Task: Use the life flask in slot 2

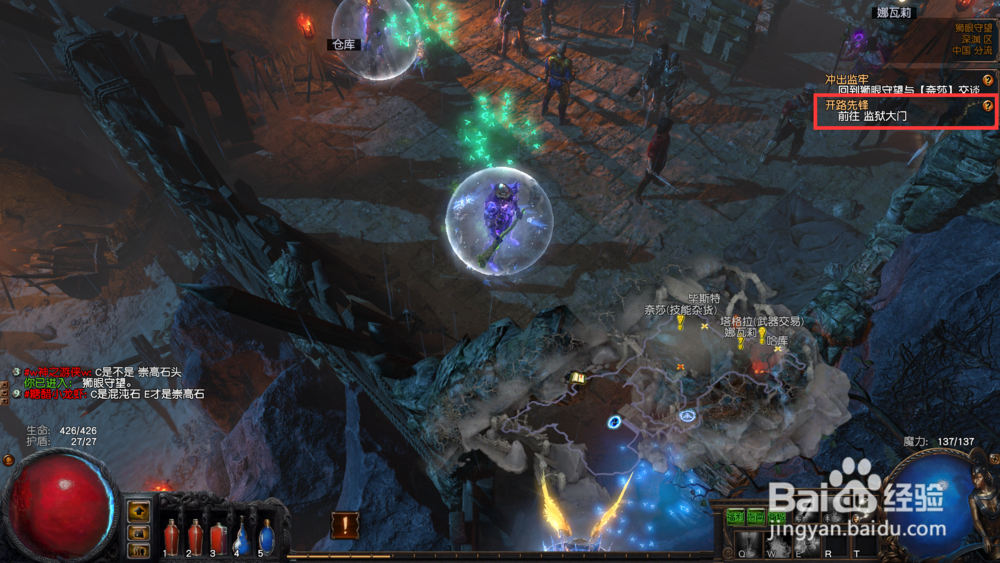Action: point(195,537)
